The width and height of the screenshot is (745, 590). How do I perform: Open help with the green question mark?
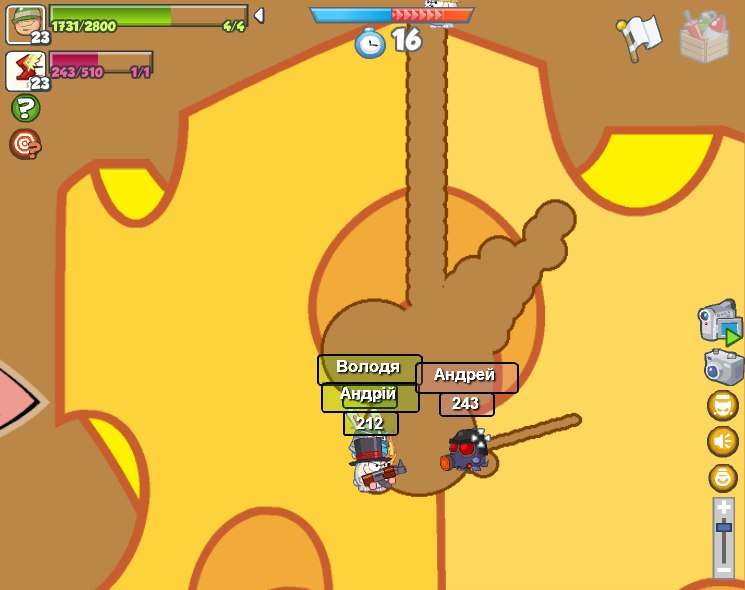coord(25,108)
